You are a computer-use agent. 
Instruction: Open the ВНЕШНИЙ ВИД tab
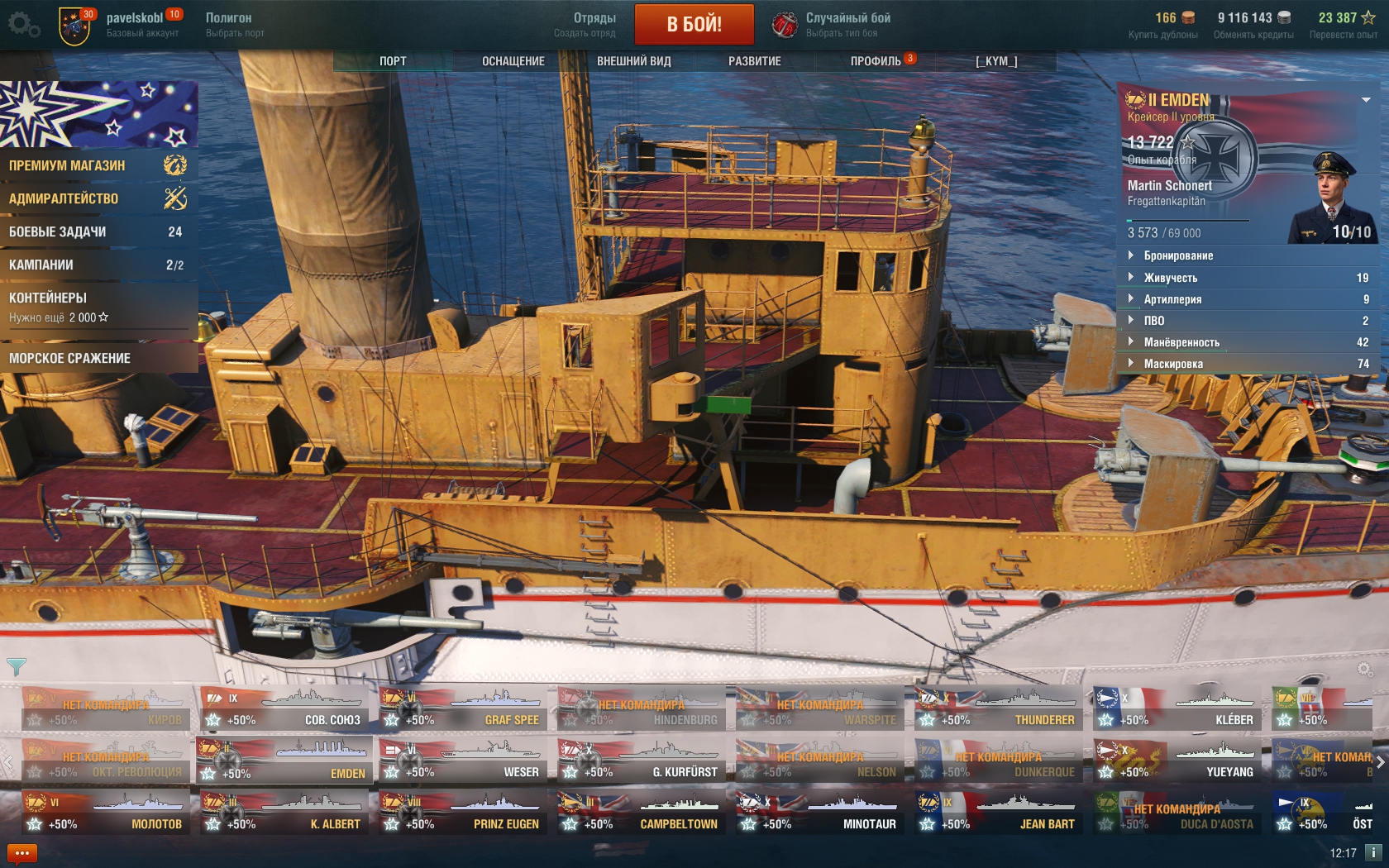(633, 61)
